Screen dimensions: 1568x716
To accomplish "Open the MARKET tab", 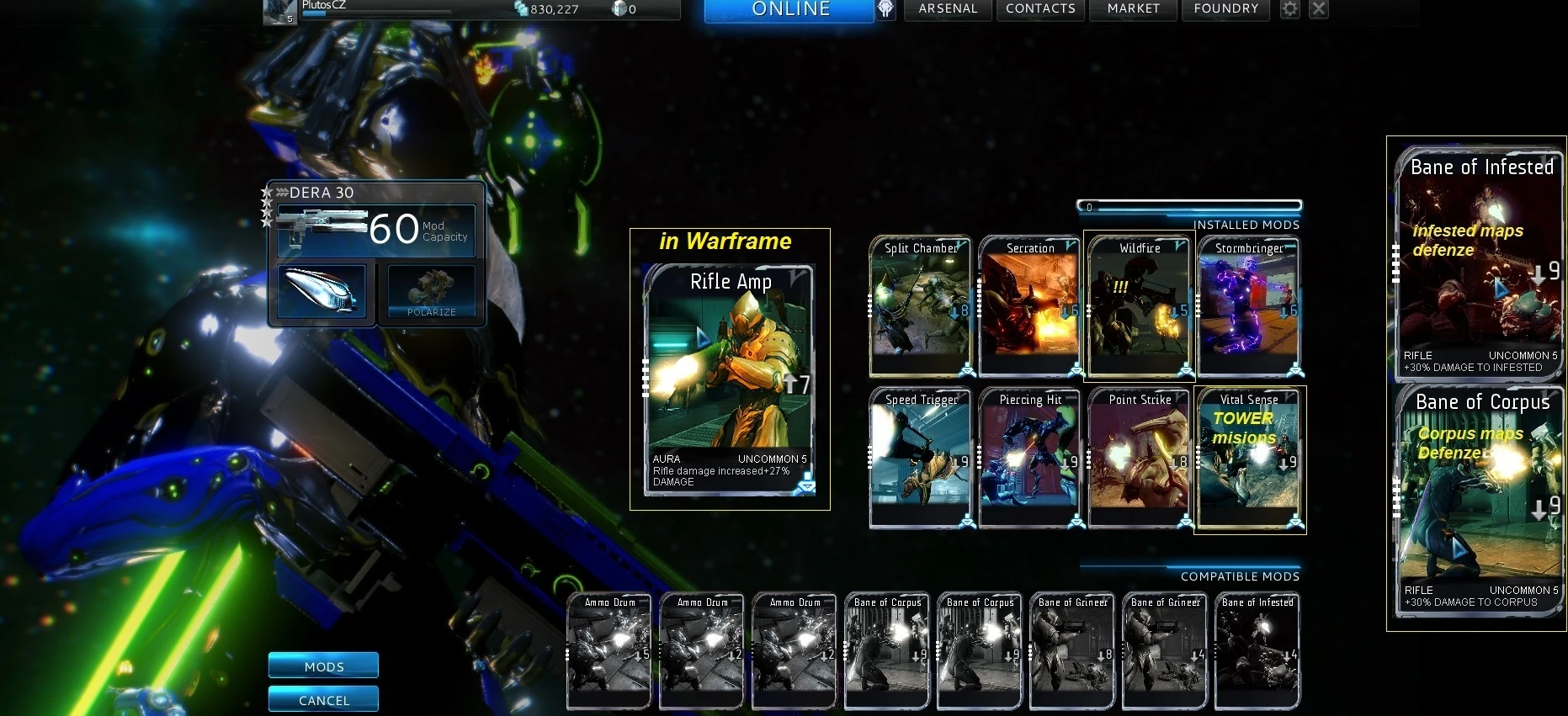I will coord(1132,9).
